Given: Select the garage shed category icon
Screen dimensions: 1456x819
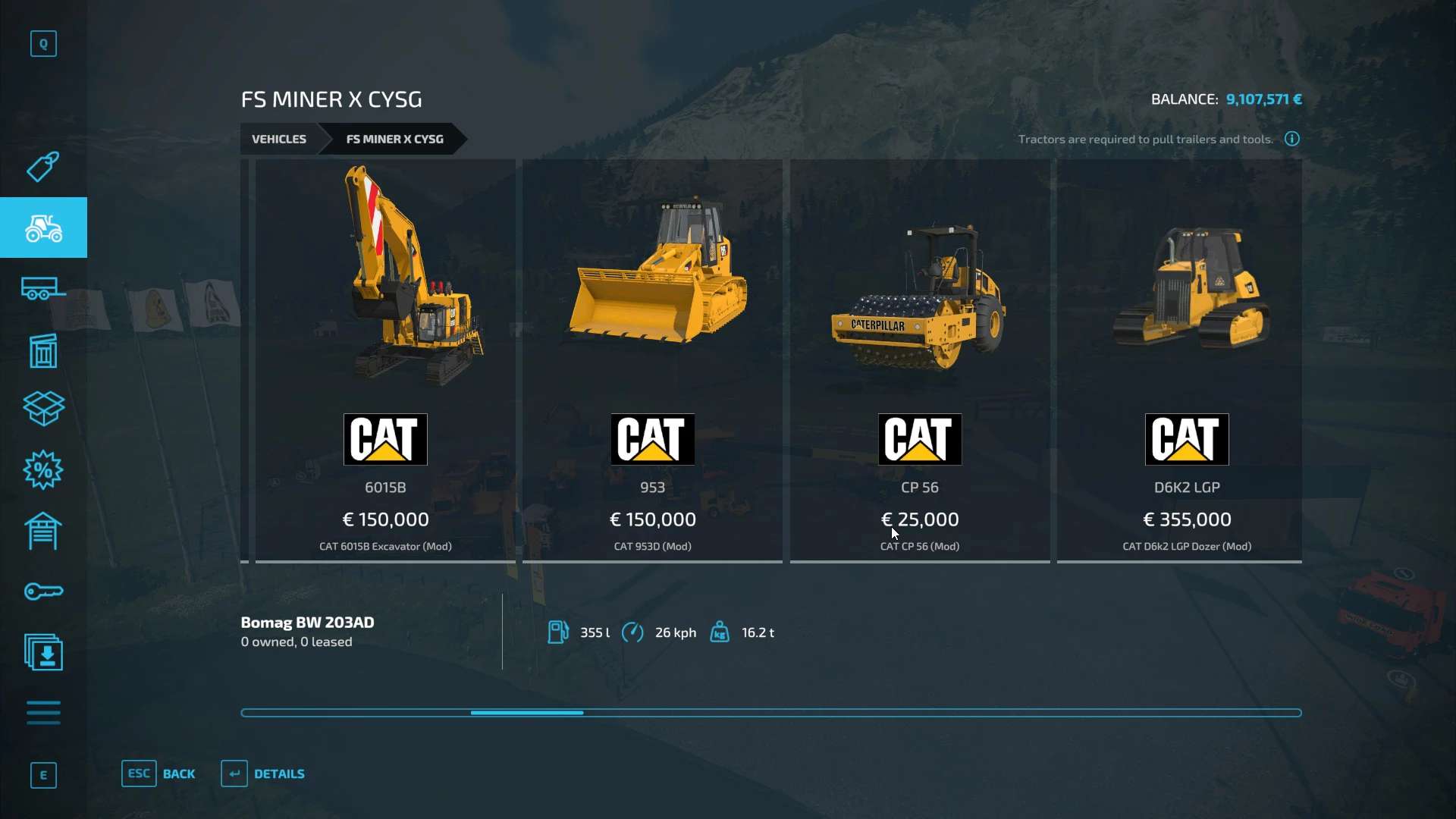Looking at the screenshot, I should (43, 531).
